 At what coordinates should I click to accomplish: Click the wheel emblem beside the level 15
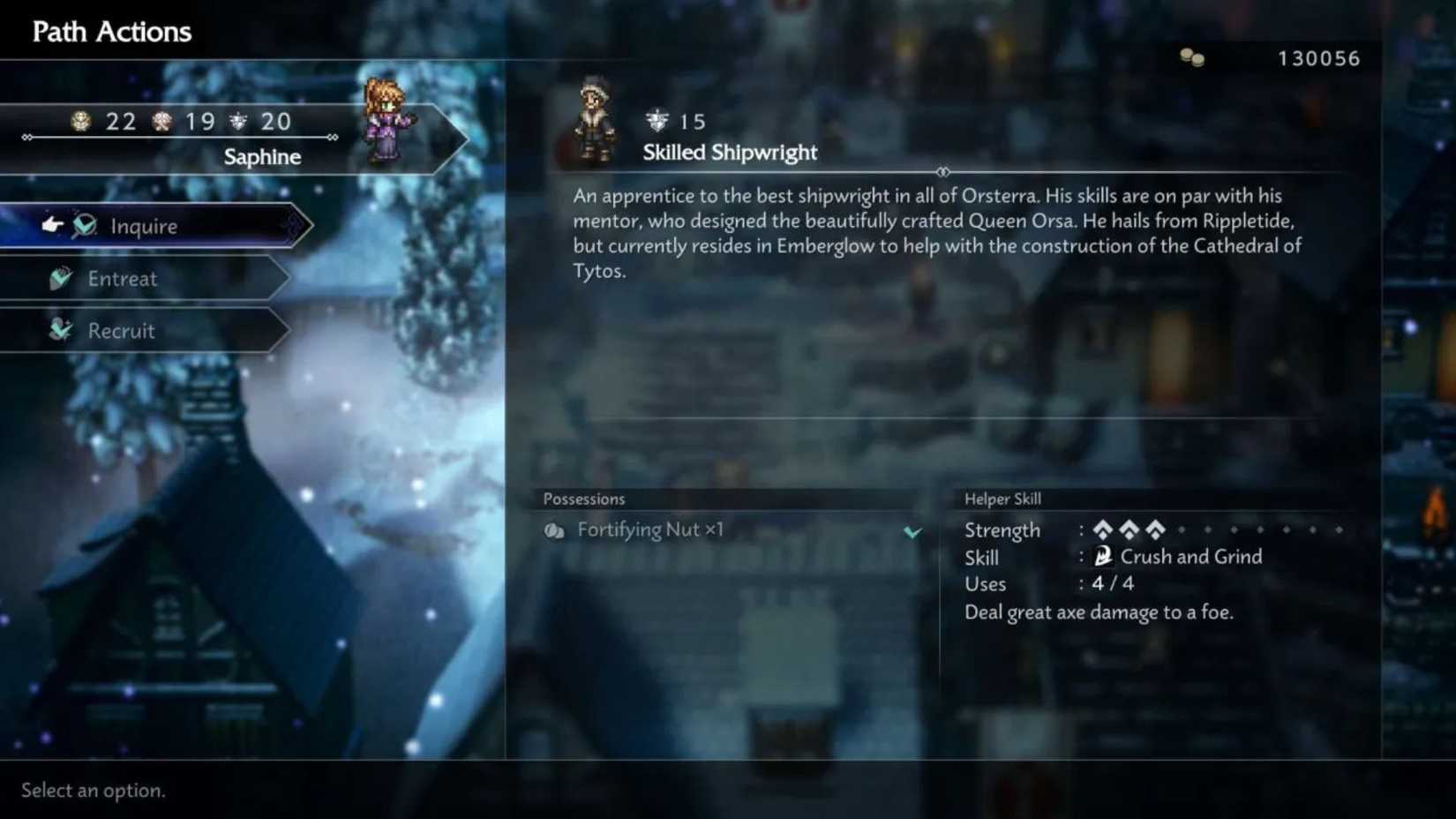(x=655, y=120)
